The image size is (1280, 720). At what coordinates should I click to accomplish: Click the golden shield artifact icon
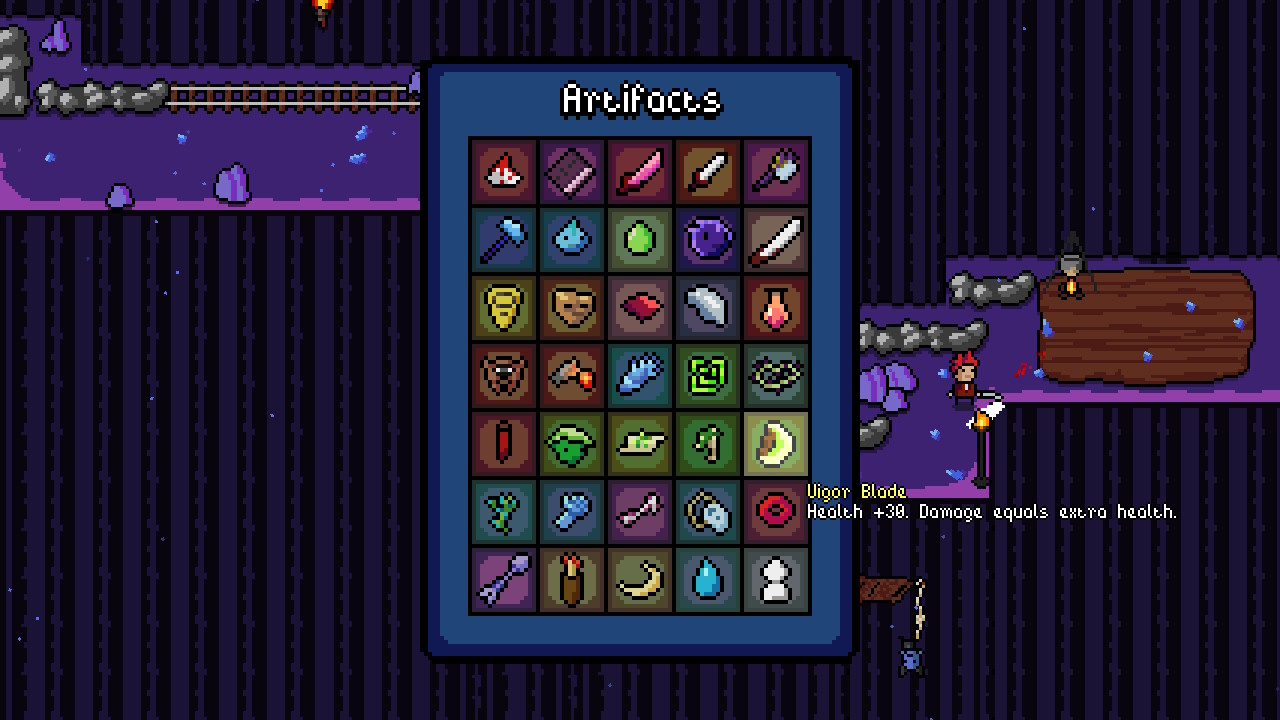click(503, 307)
